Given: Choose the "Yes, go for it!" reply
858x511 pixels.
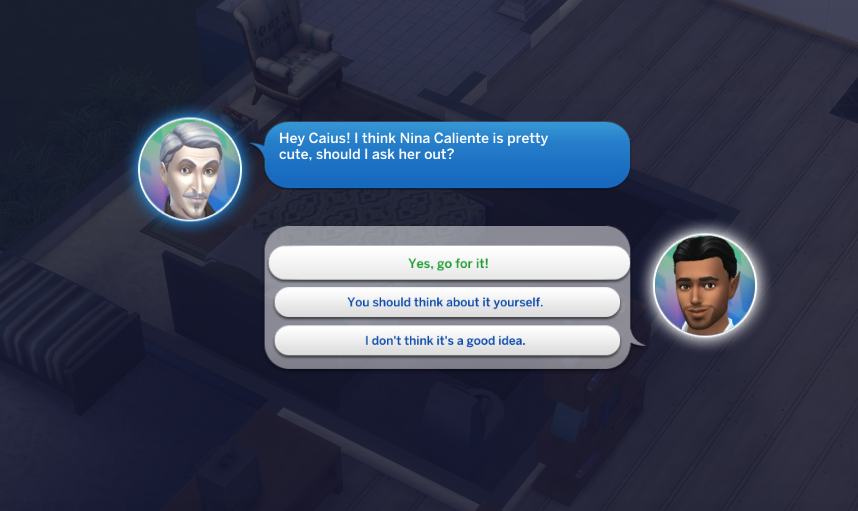Looking at the screenshot, I should pyautogui.click(x=448, y=264).
